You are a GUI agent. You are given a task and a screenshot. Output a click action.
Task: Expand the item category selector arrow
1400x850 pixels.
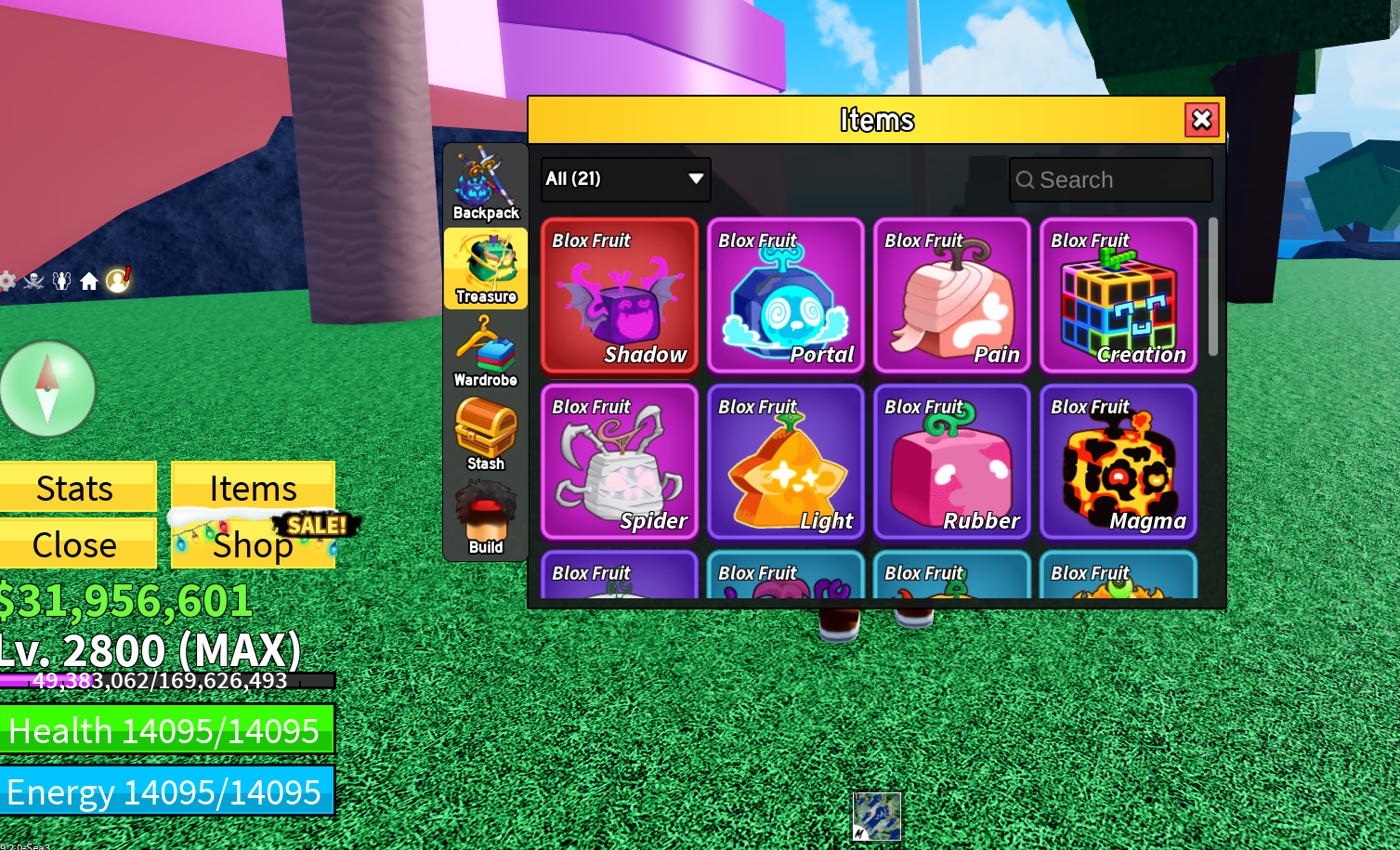[x=695, y=179]
